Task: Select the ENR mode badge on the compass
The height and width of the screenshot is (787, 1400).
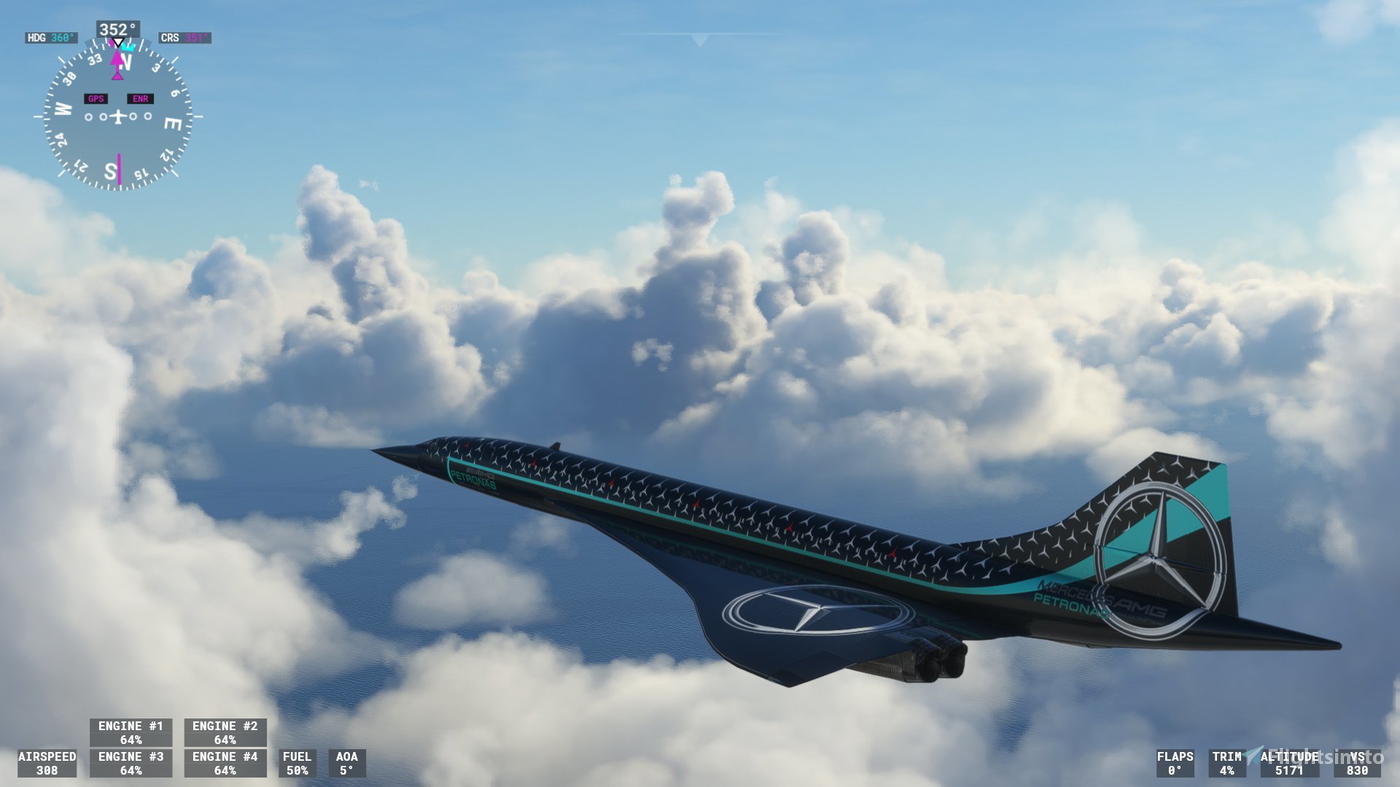Action: click(x=142, y=98)
